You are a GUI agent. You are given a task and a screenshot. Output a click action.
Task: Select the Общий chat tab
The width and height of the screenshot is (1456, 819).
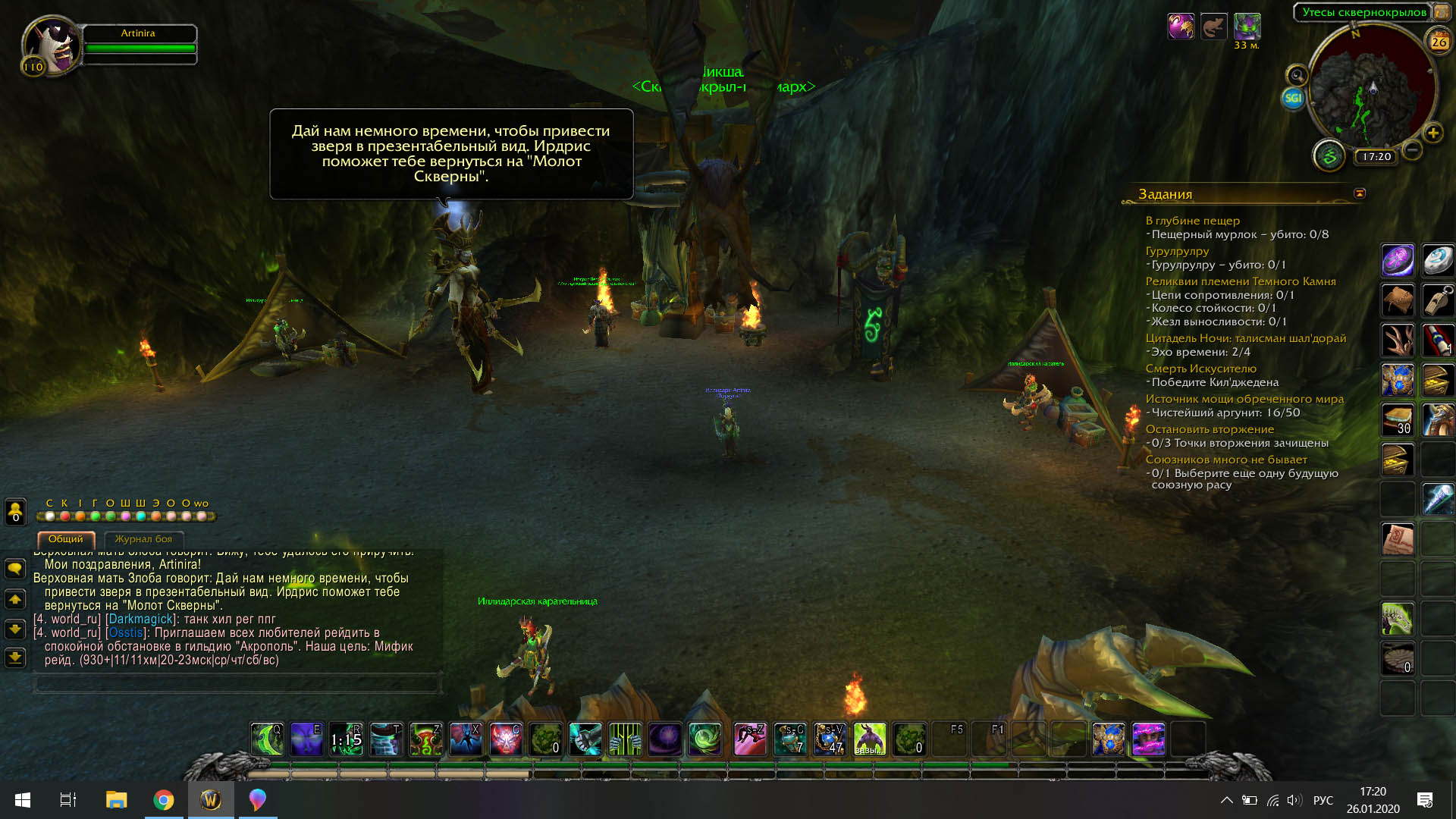point(66,539)
